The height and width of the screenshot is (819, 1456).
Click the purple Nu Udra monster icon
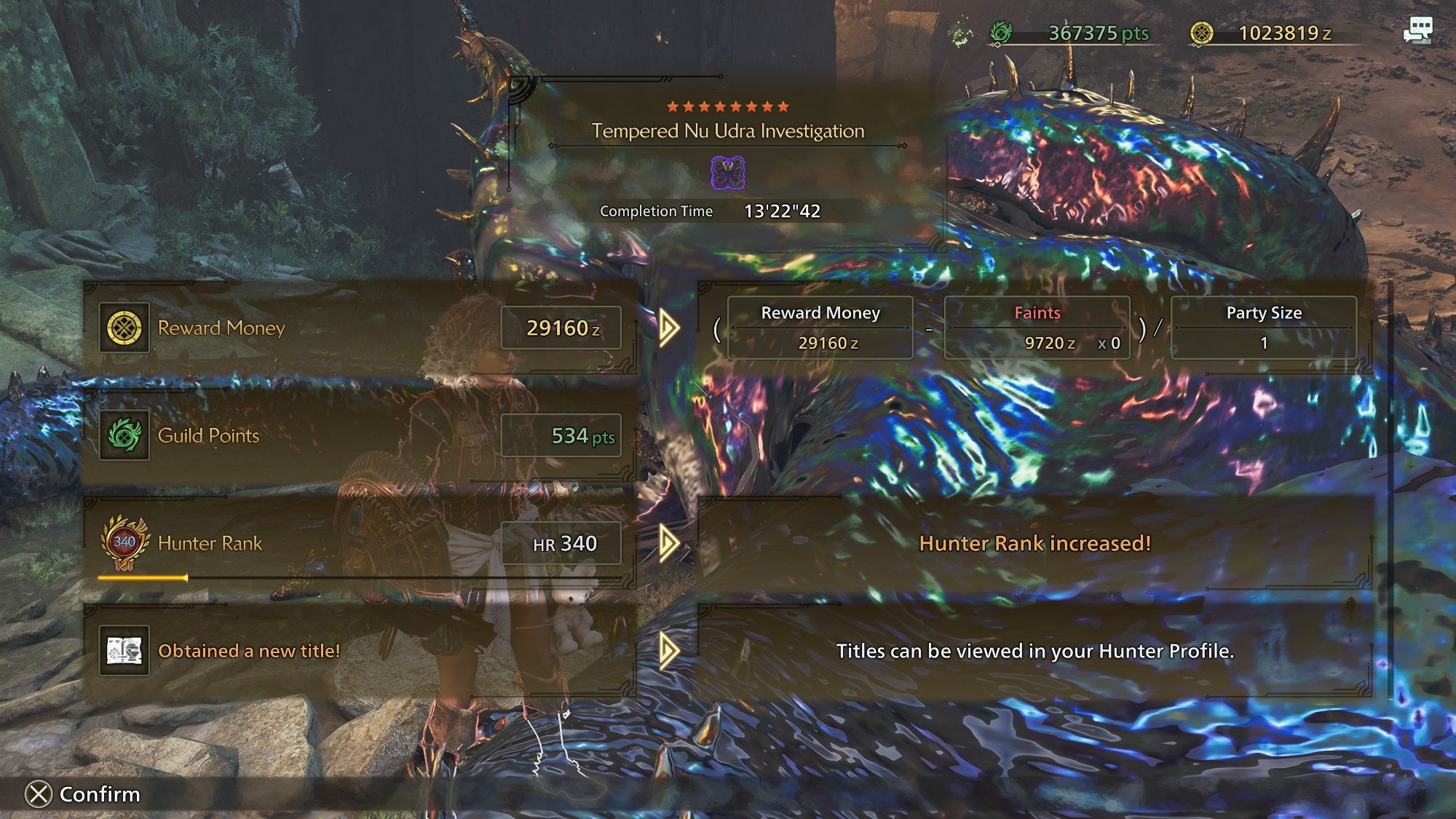(x=727, y=173)
